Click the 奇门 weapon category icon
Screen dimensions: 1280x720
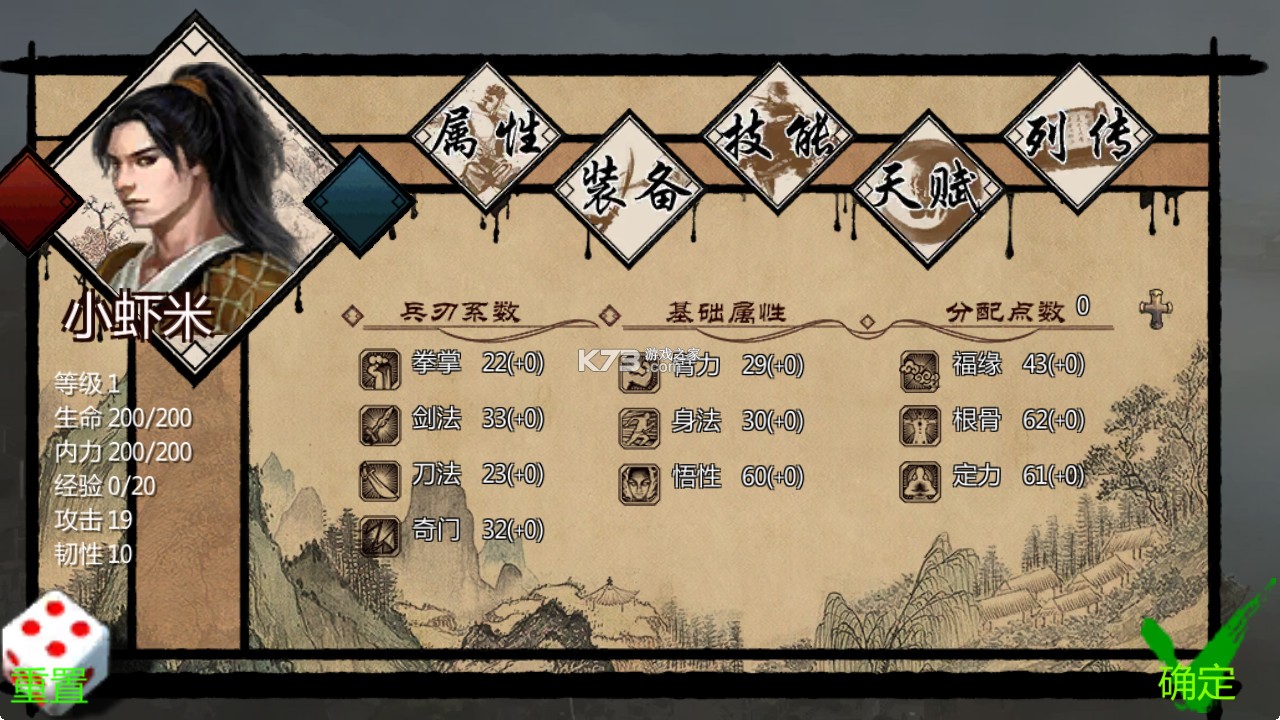pyautogui.click(x=378, y=534)
